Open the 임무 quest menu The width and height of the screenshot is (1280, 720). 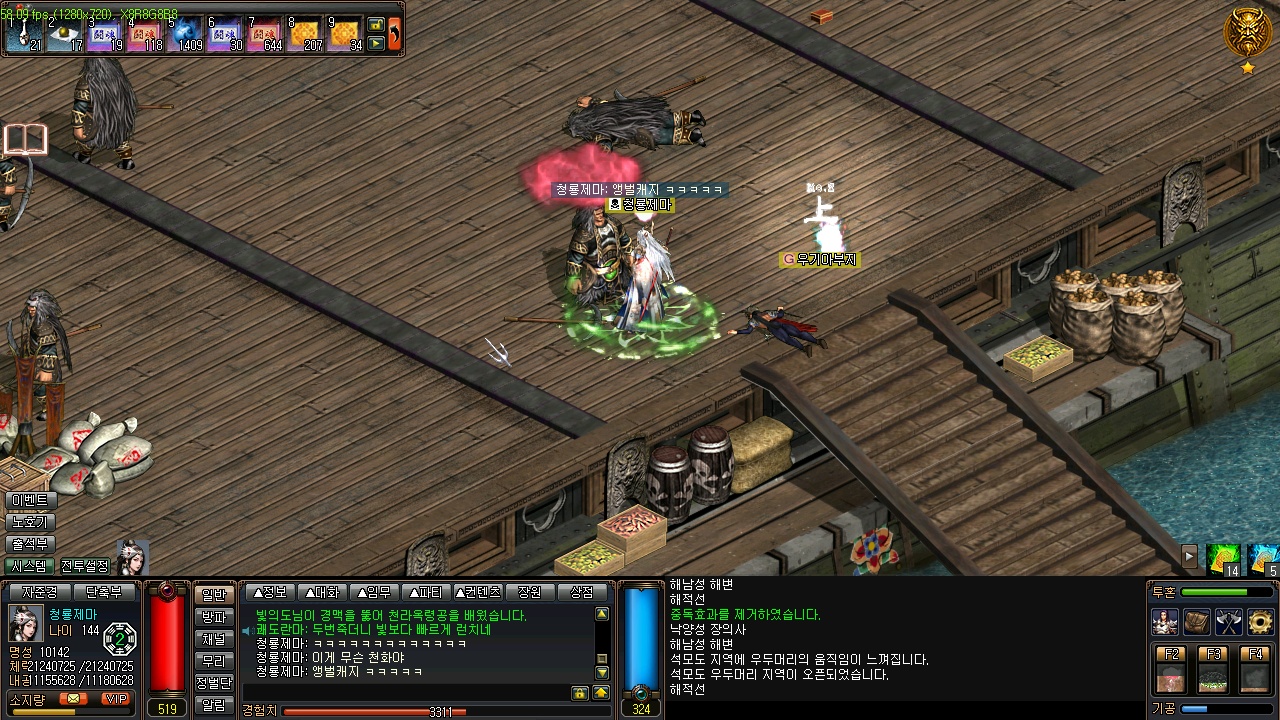(x=372, y=592)
